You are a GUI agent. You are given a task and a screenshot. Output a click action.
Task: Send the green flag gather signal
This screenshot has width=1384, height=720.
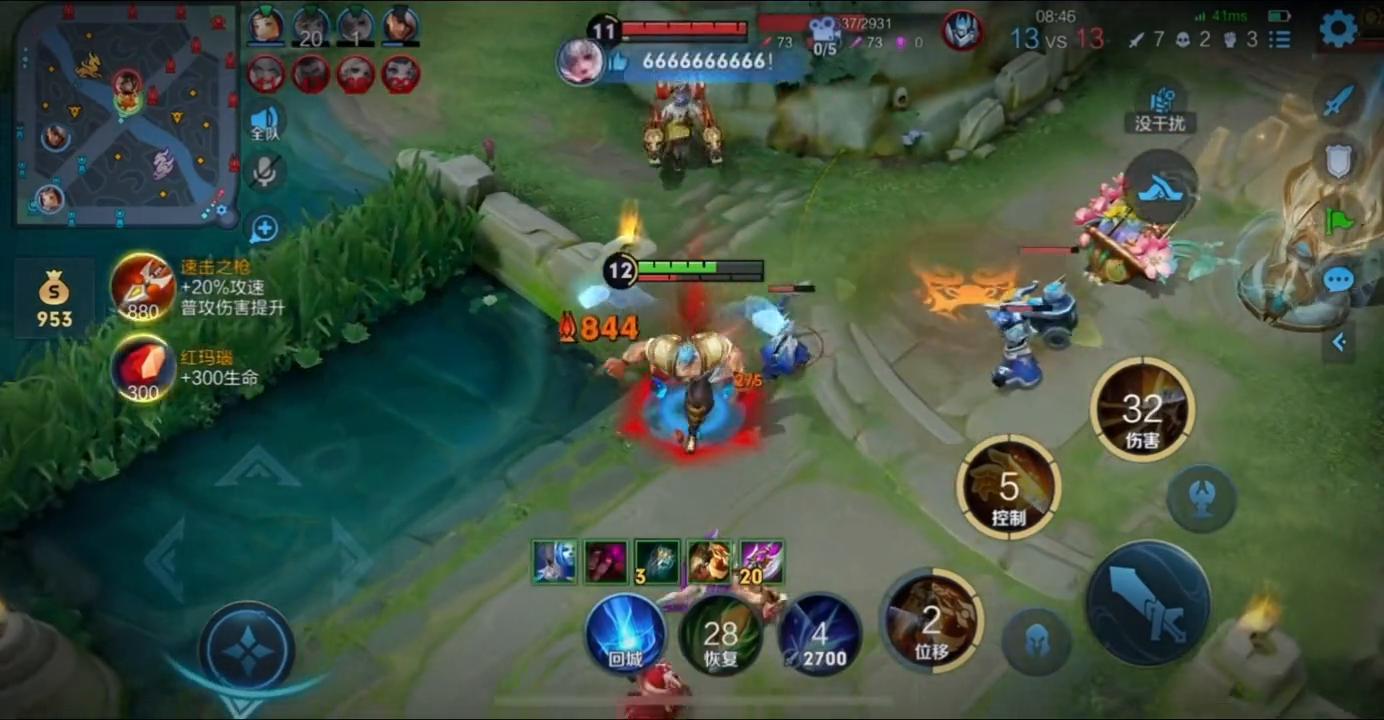[x=1339, y=220]
